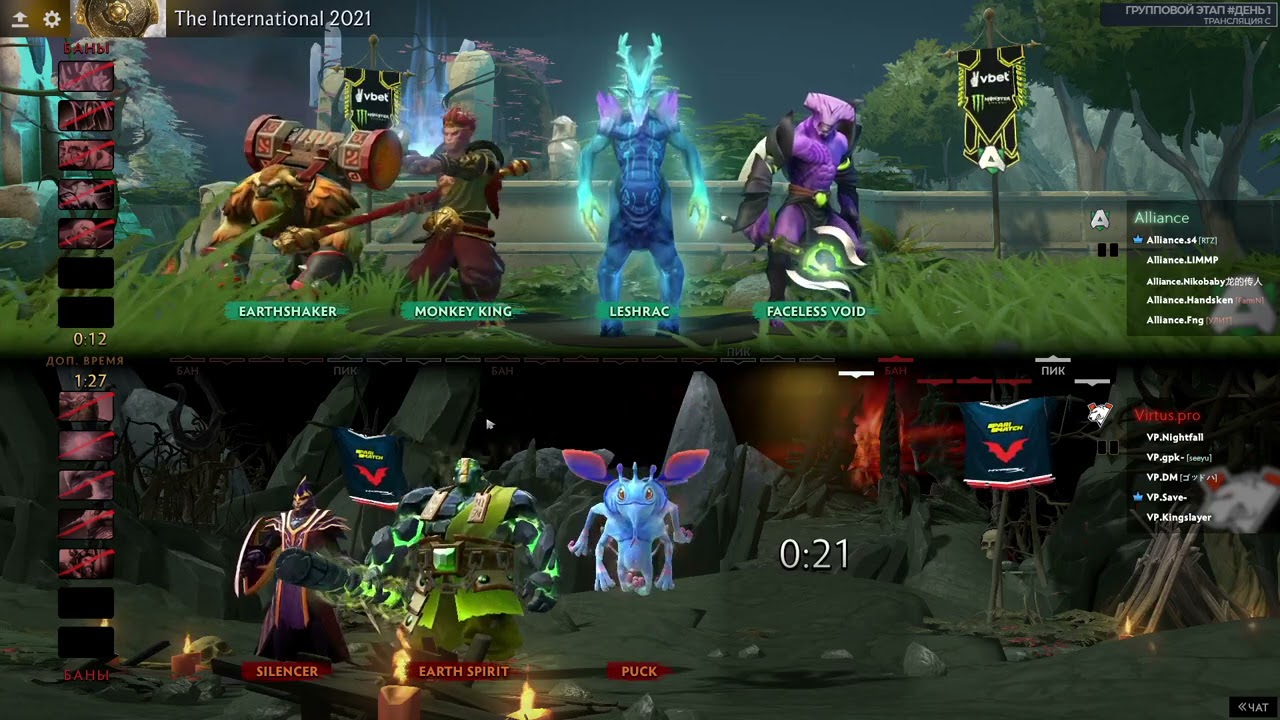
Task: Select VP.DM in the roster
Action: (x=1160, y=477)
